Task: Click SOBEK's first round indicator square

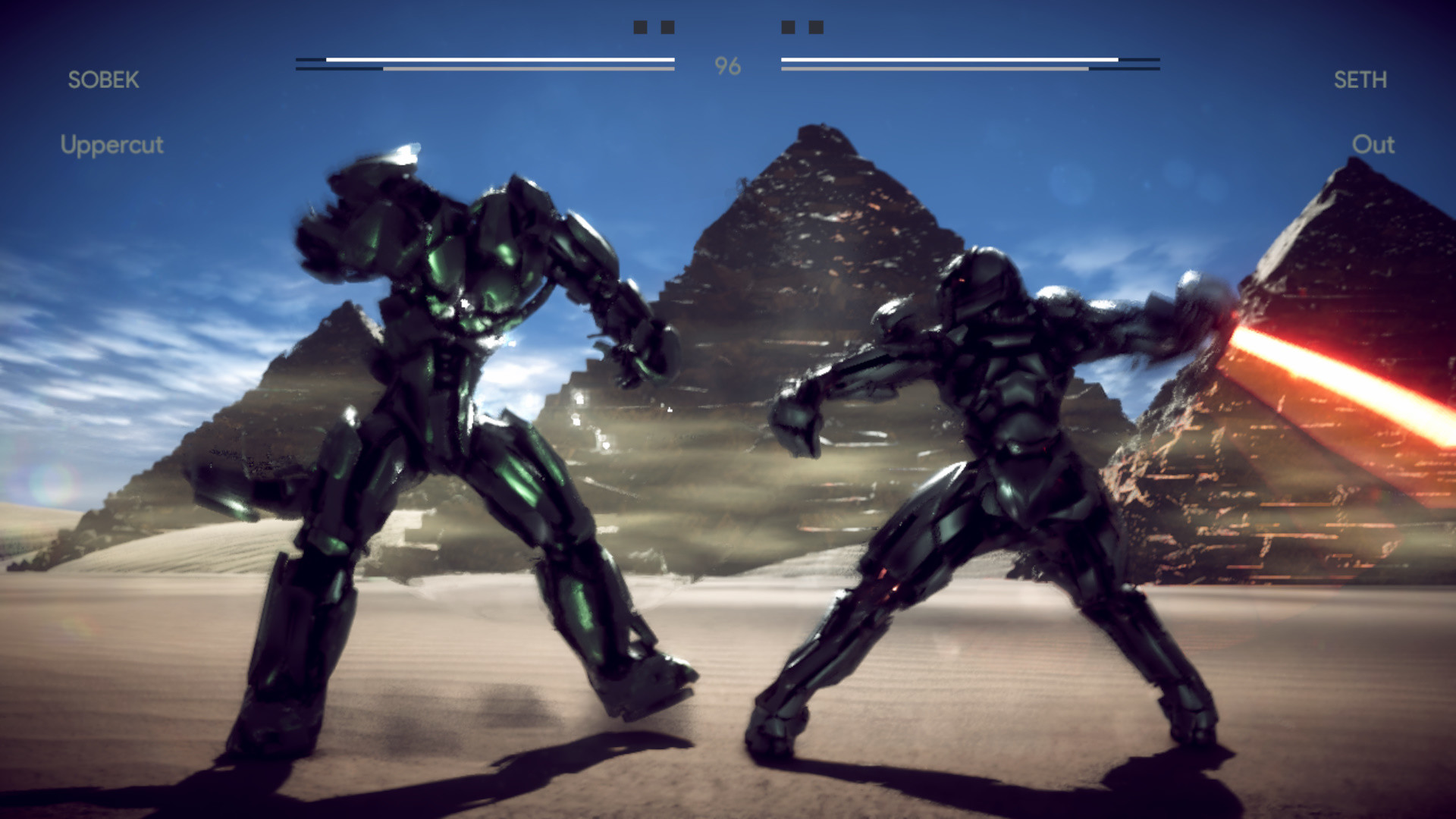Action: click(x=641, y=28)
